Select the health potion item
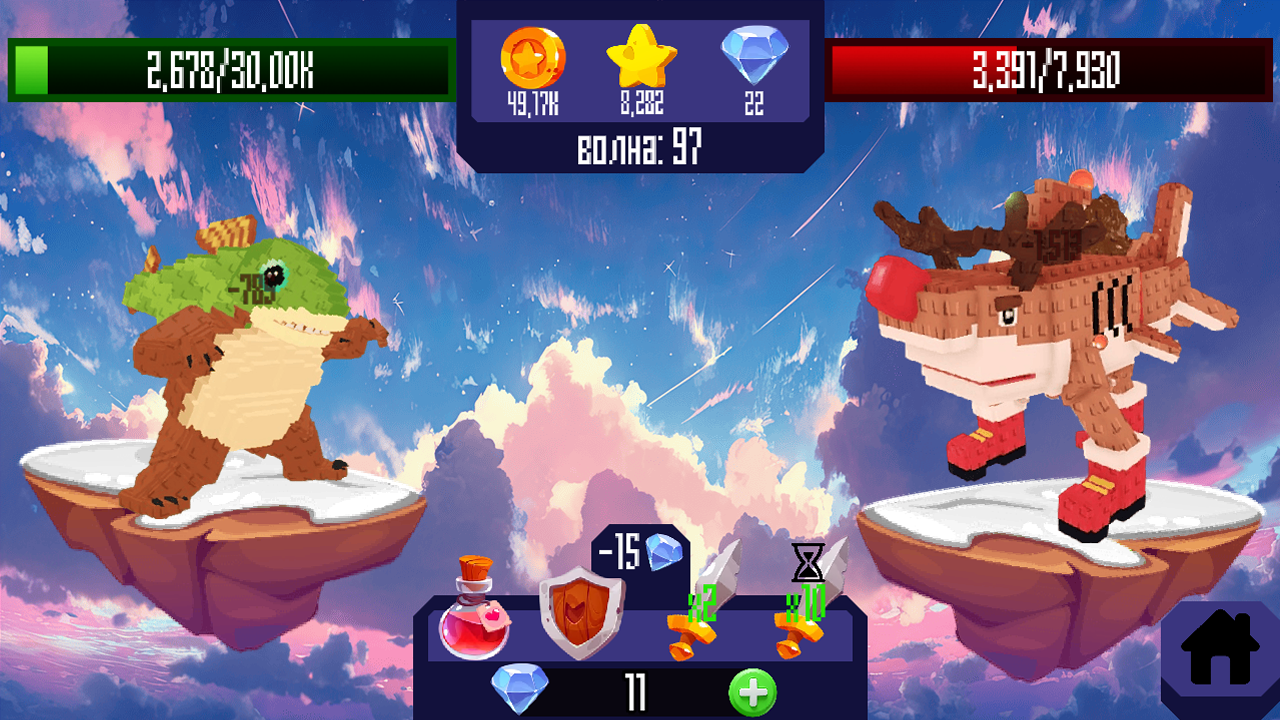Screen dimensions: 1280x720 point(475,615)
